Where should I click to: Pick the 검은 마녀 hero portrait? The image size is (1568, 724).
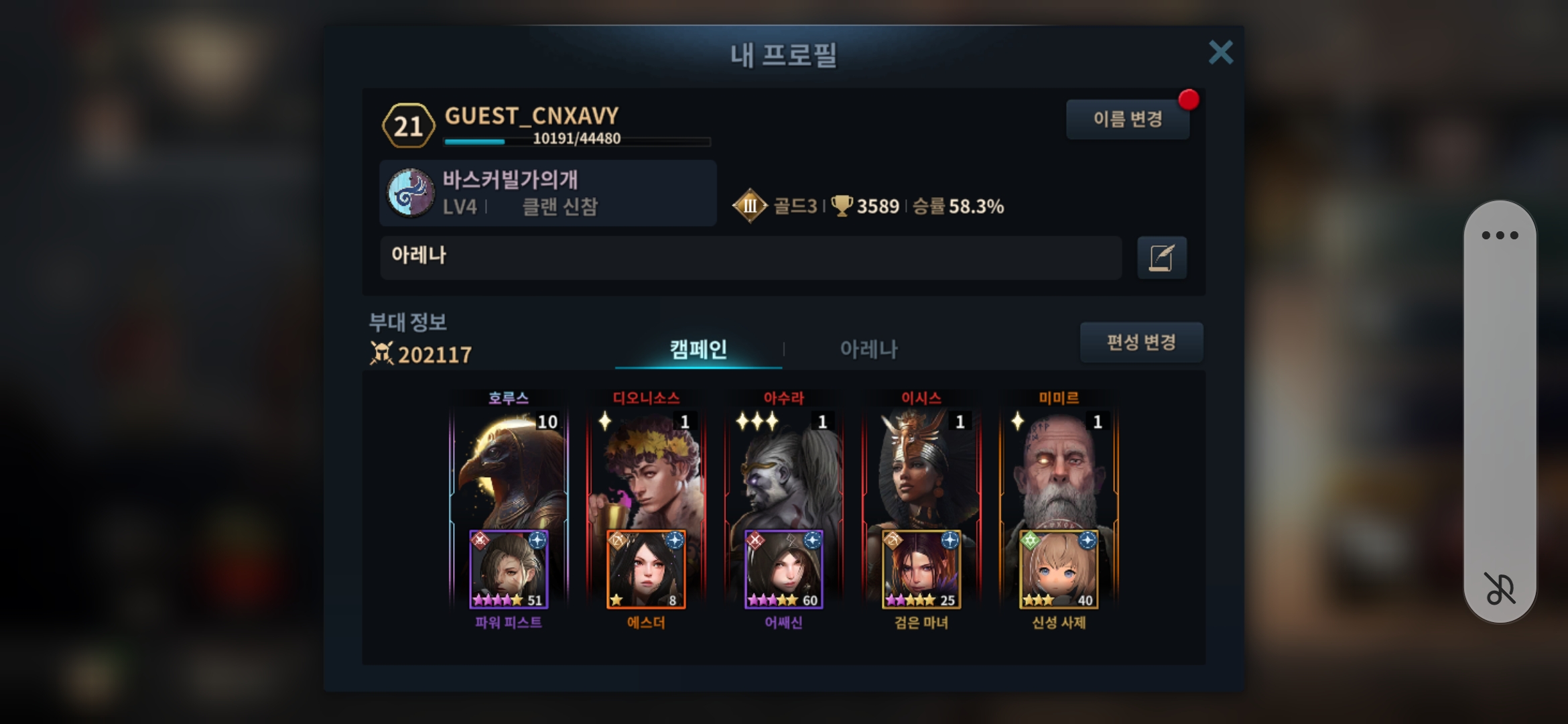click(x=921, y=570)
